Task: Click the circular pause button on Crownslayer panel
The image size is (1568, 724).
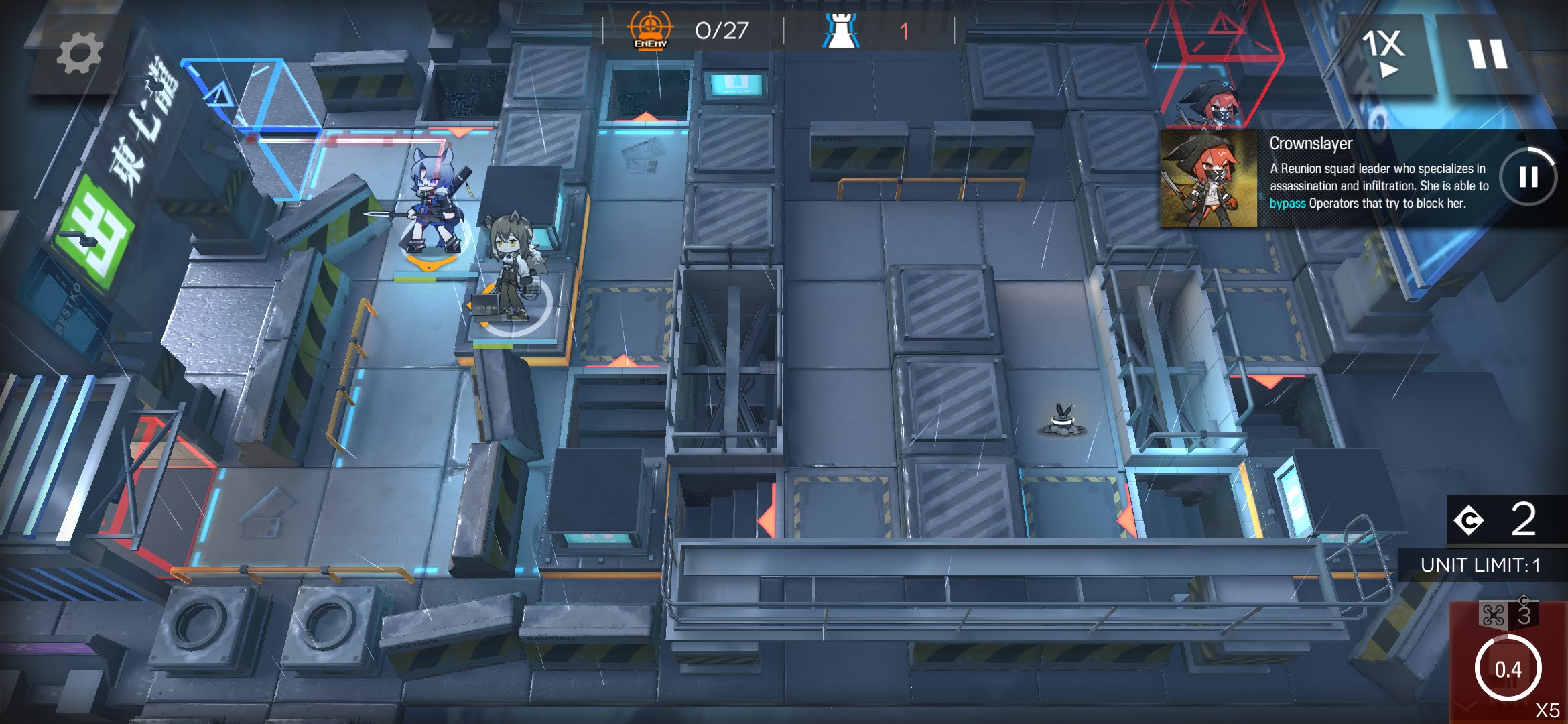Action: 1528,177
